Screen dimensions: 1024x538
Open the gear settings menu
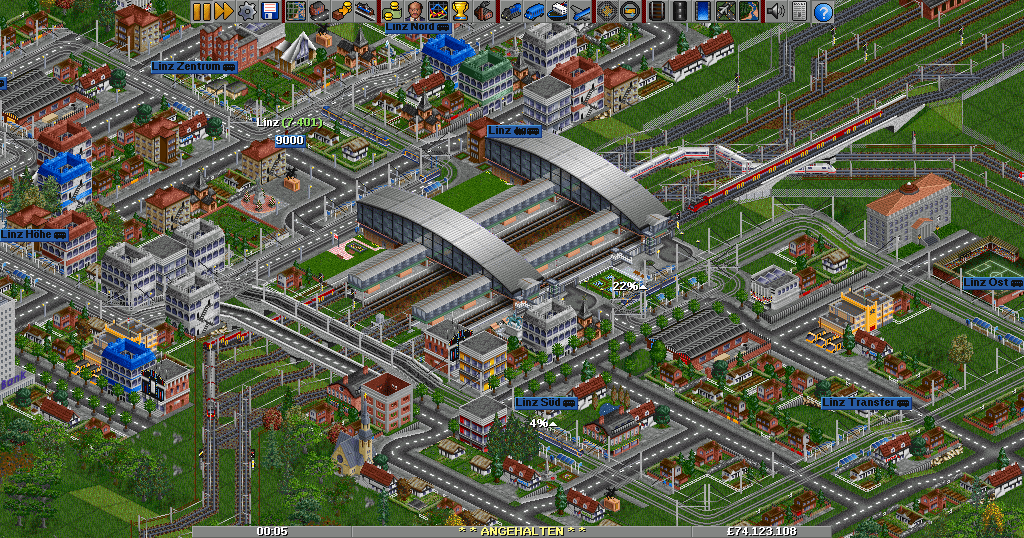click(246, 11)
